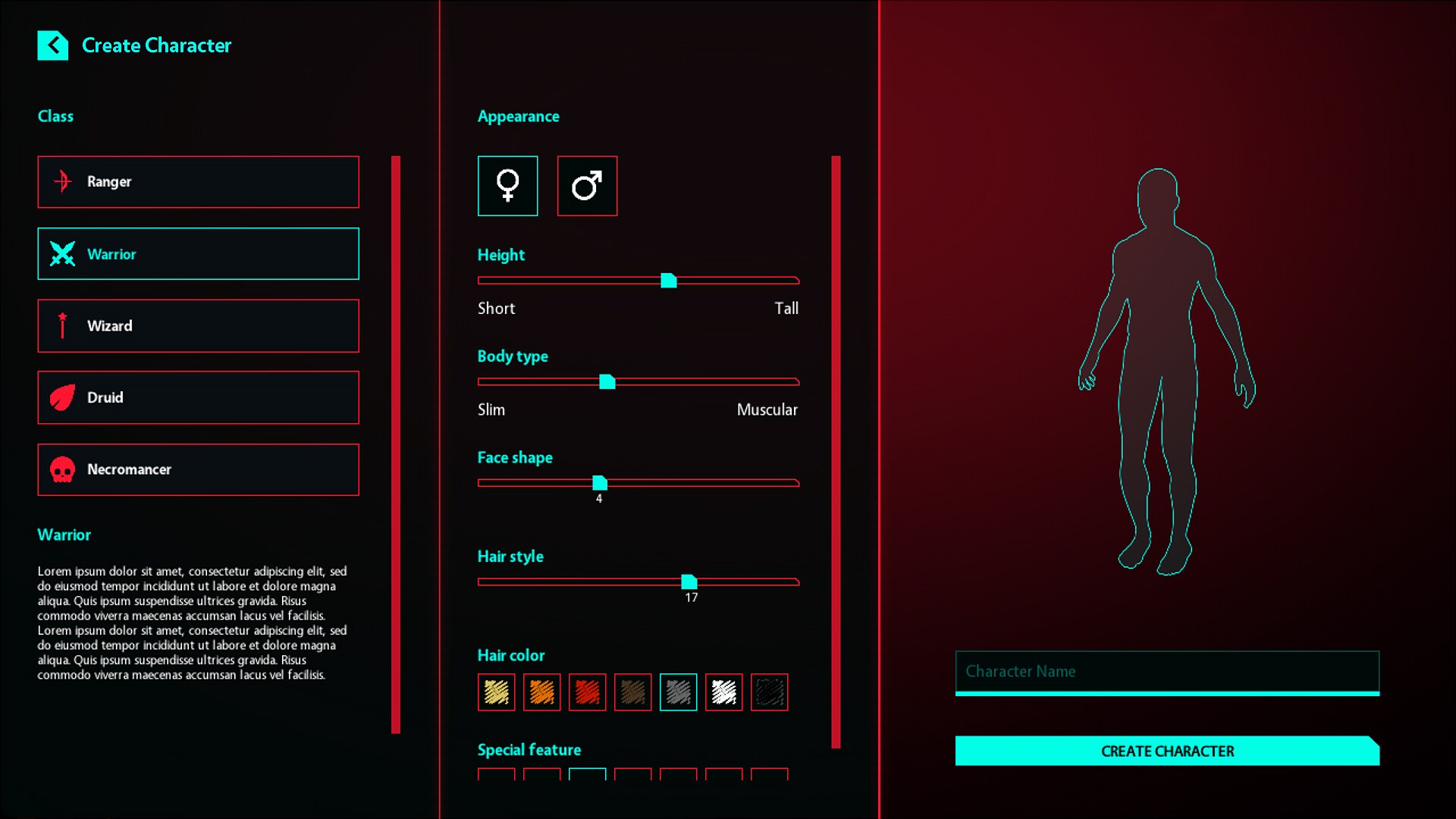Select the male gender symbol
1456x819 pixels.
click(x=588, y=186)
